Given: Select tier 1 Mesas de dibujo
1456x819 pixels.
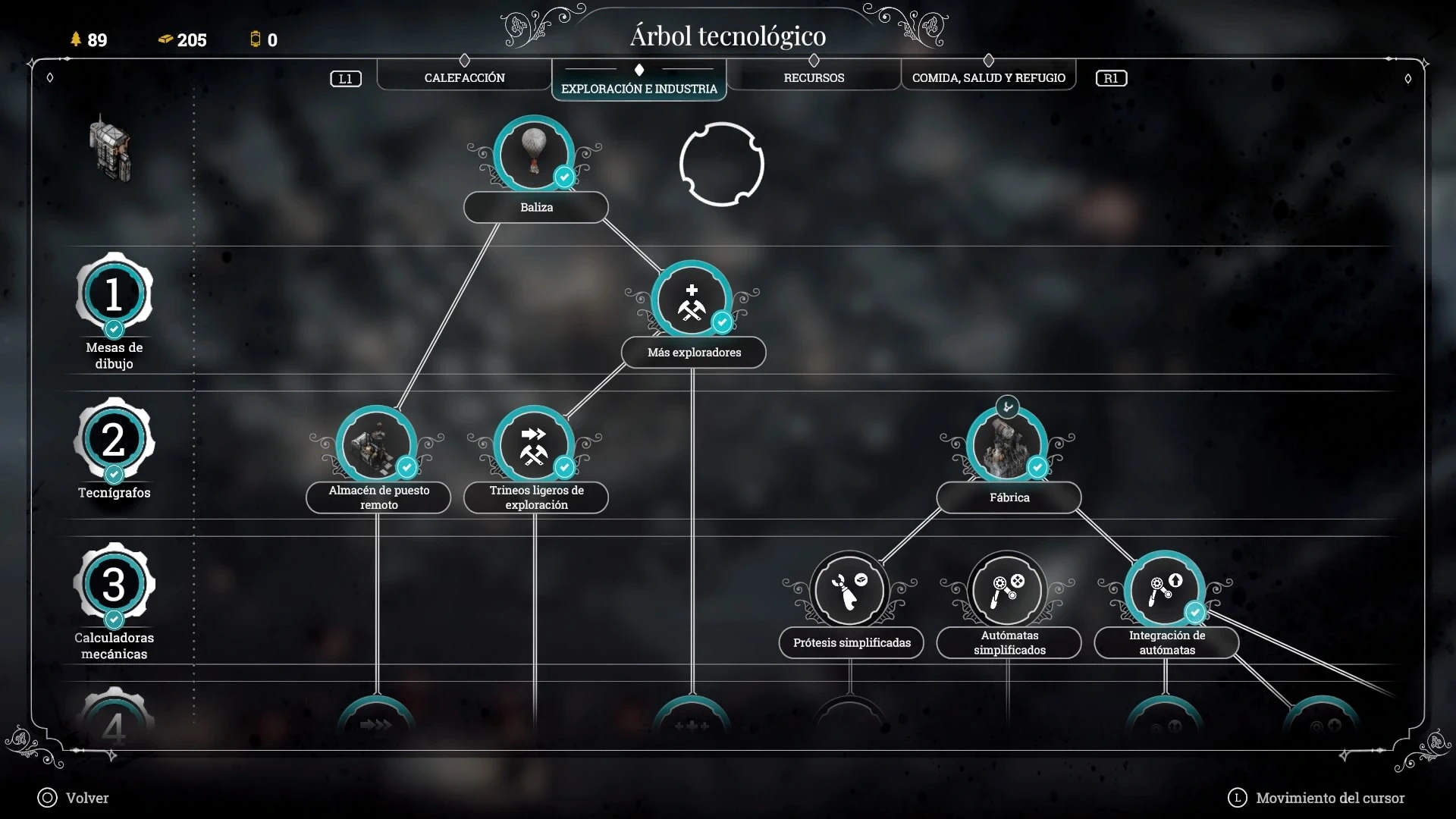Looking at the screenshot, I should coord(114,294).
